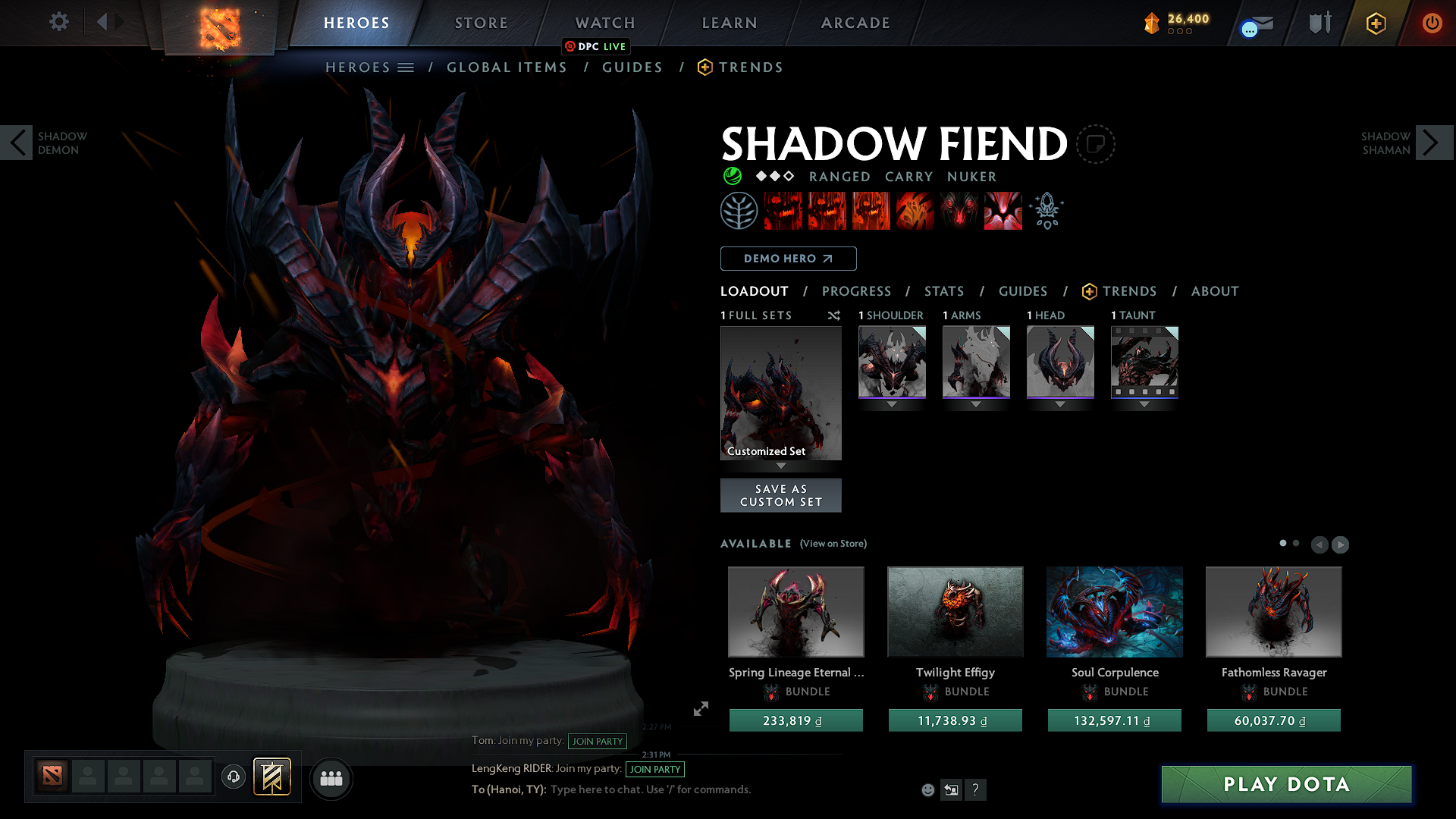
Task: Advance the Available bundles page dots
Action: point(1294,544)
